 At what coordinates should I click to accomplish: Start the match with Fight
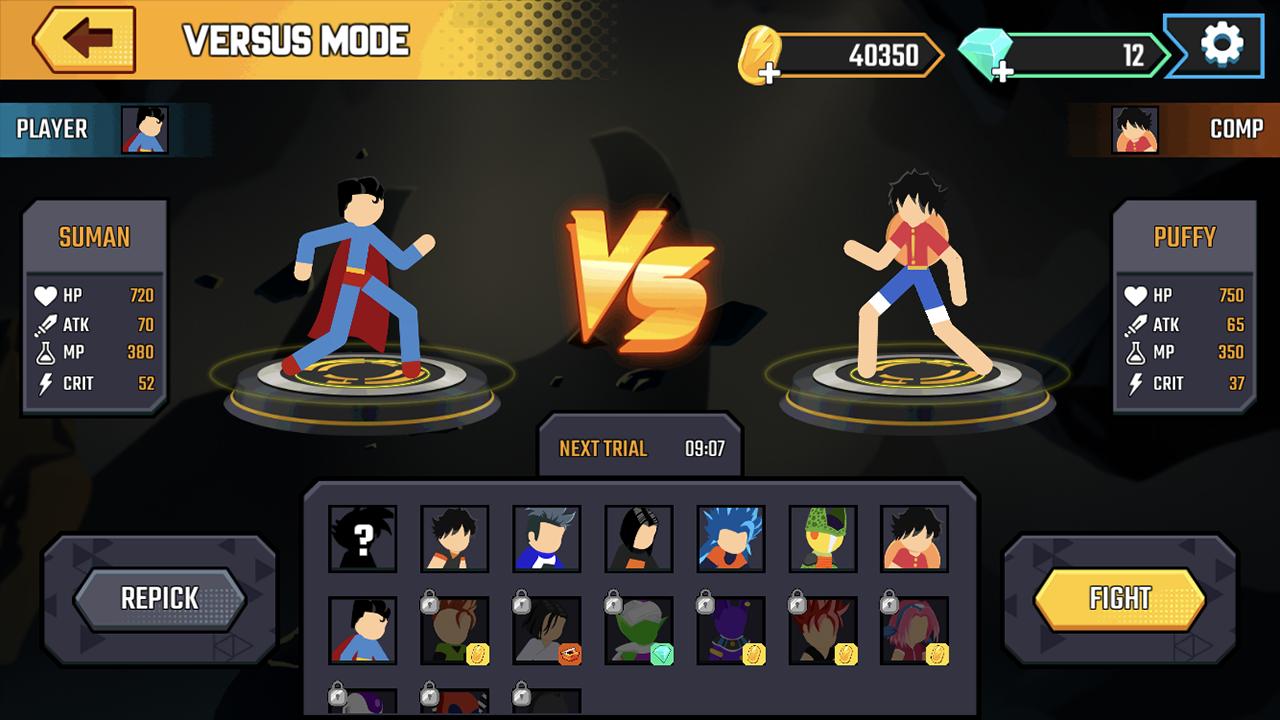(1119, 598)
